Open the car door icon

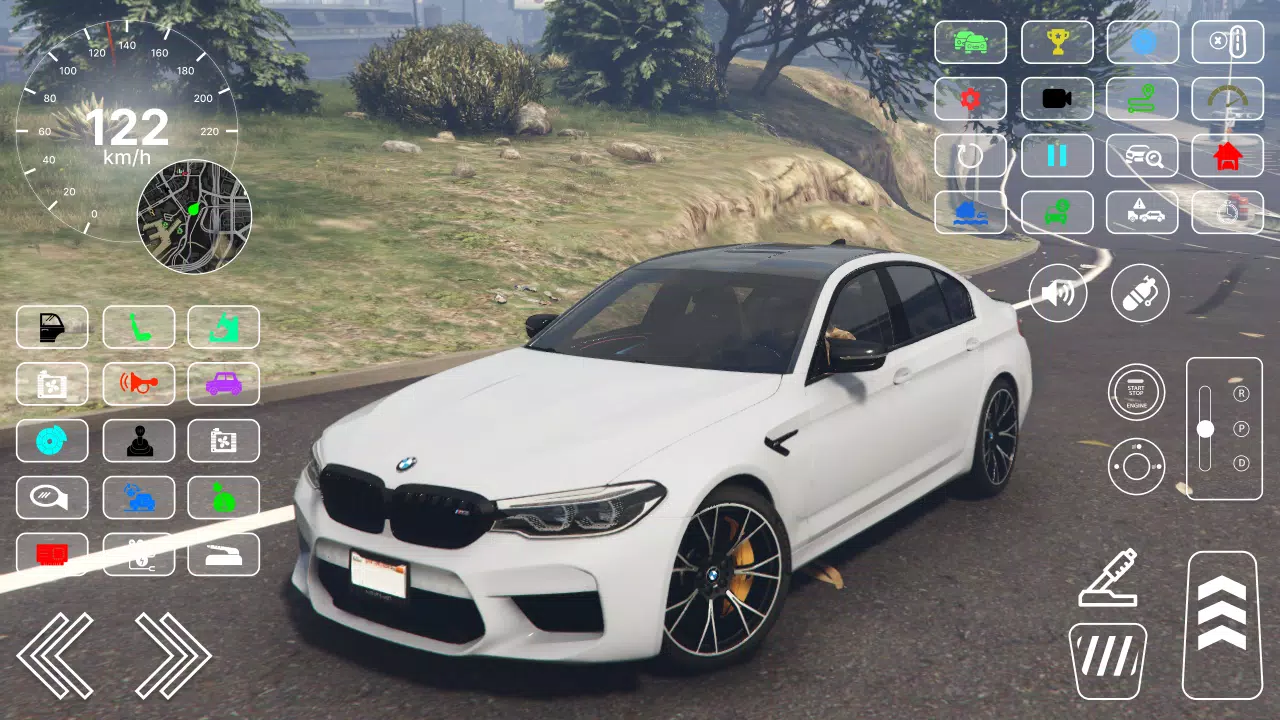(52, 327)
